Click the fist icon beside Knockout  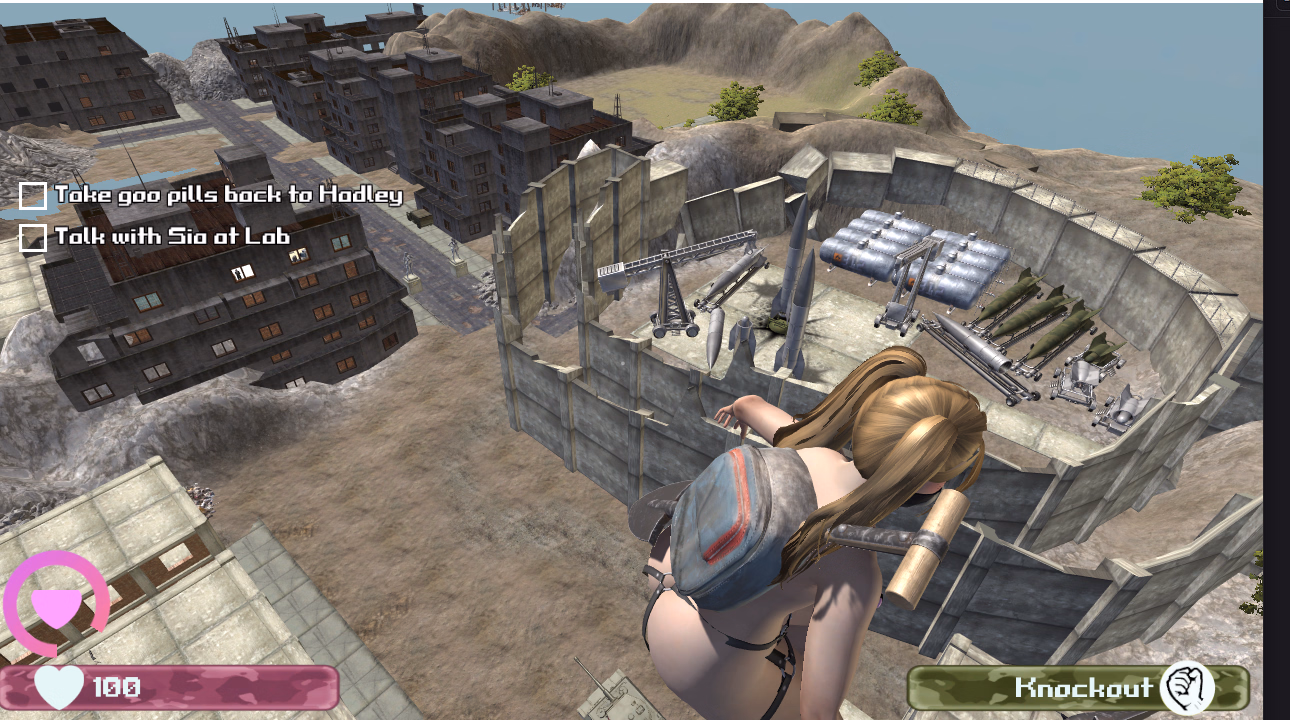pyautogui.click(x=1187, y=688)
